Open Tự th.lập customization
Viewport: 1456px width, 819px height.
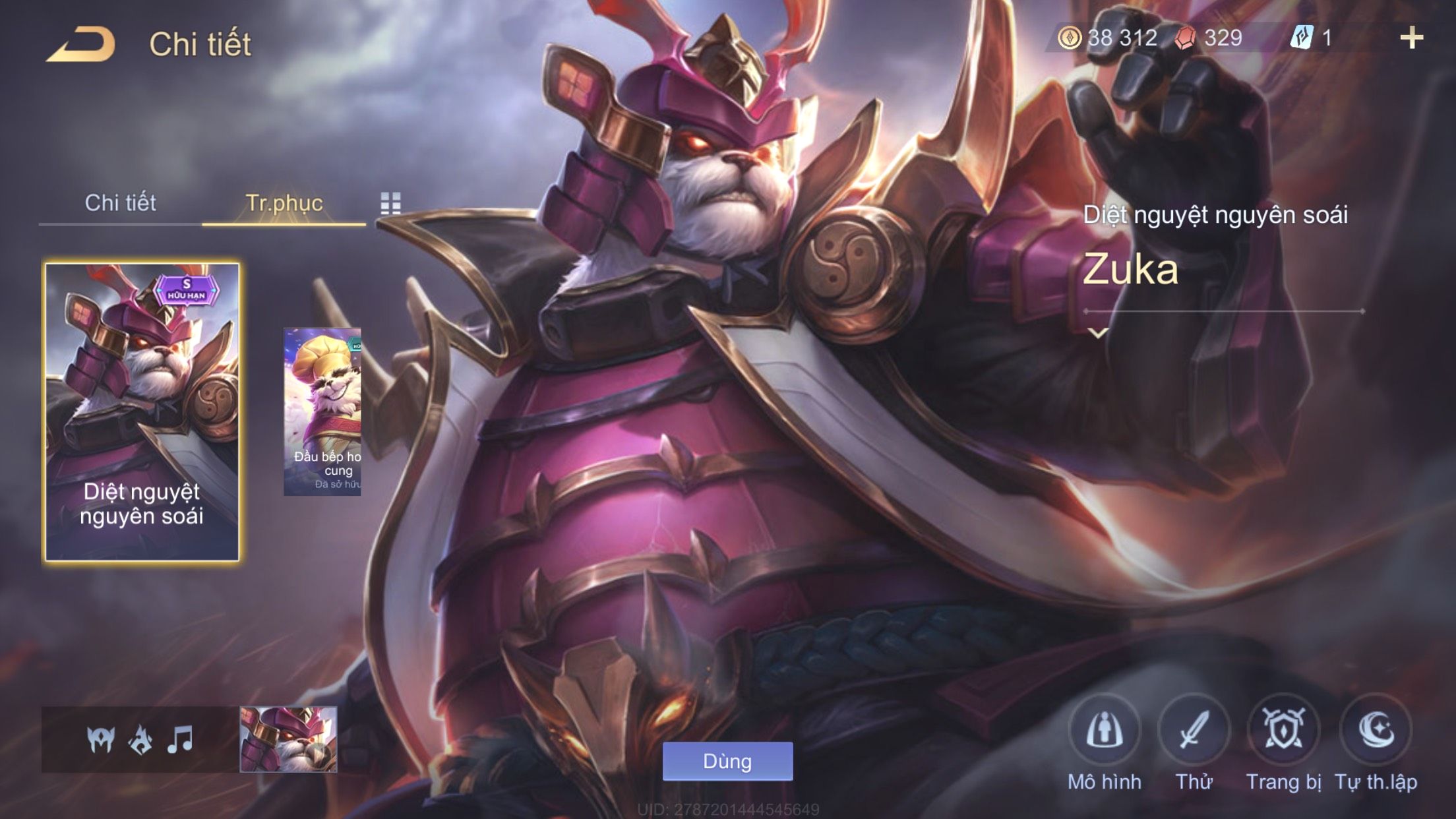point(1376,731)
